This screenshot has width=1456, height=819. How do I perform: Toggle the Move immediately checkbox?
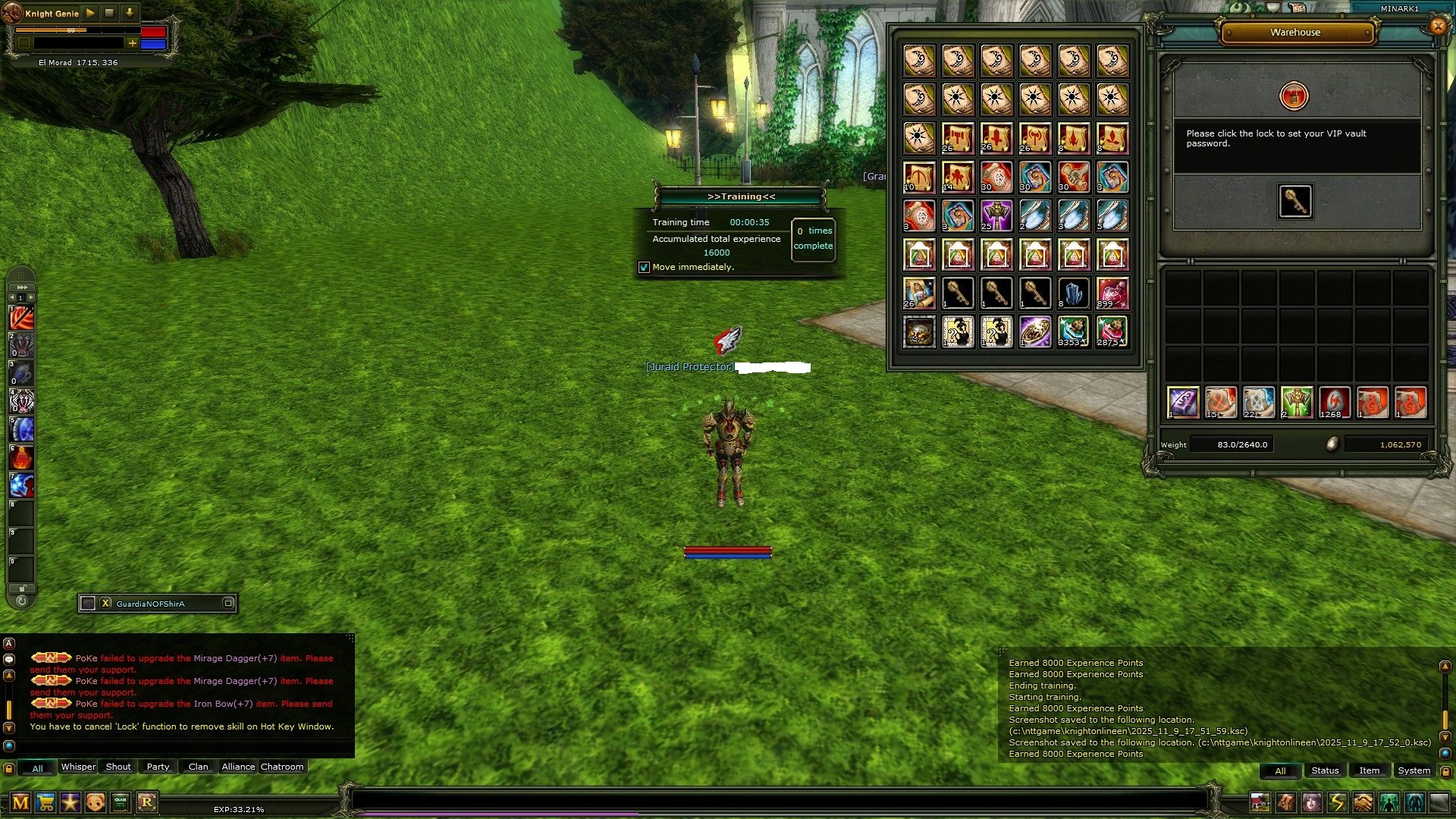[x=644, y=268]
